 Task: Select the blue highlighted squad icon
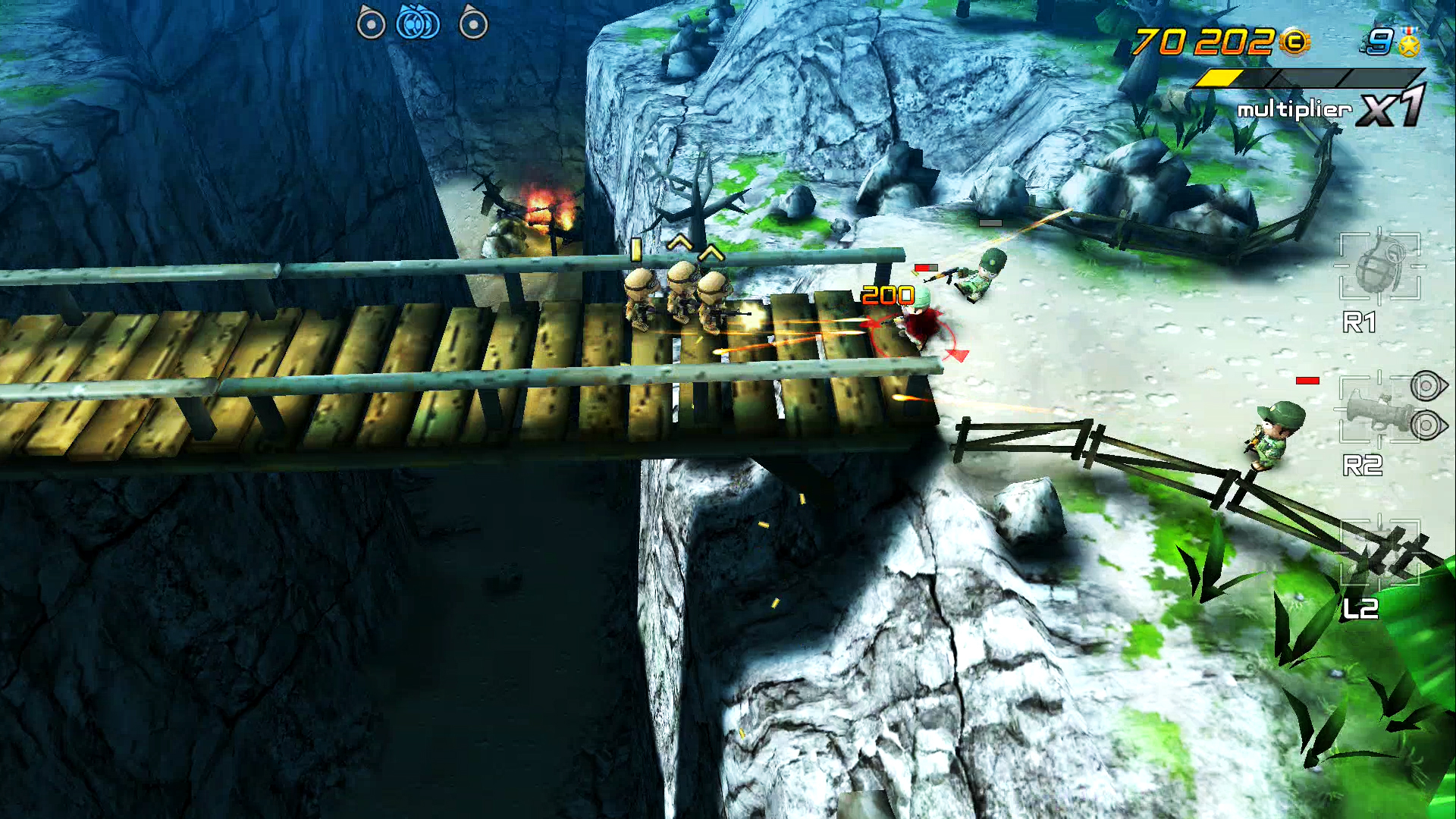(x=418, y=23)
